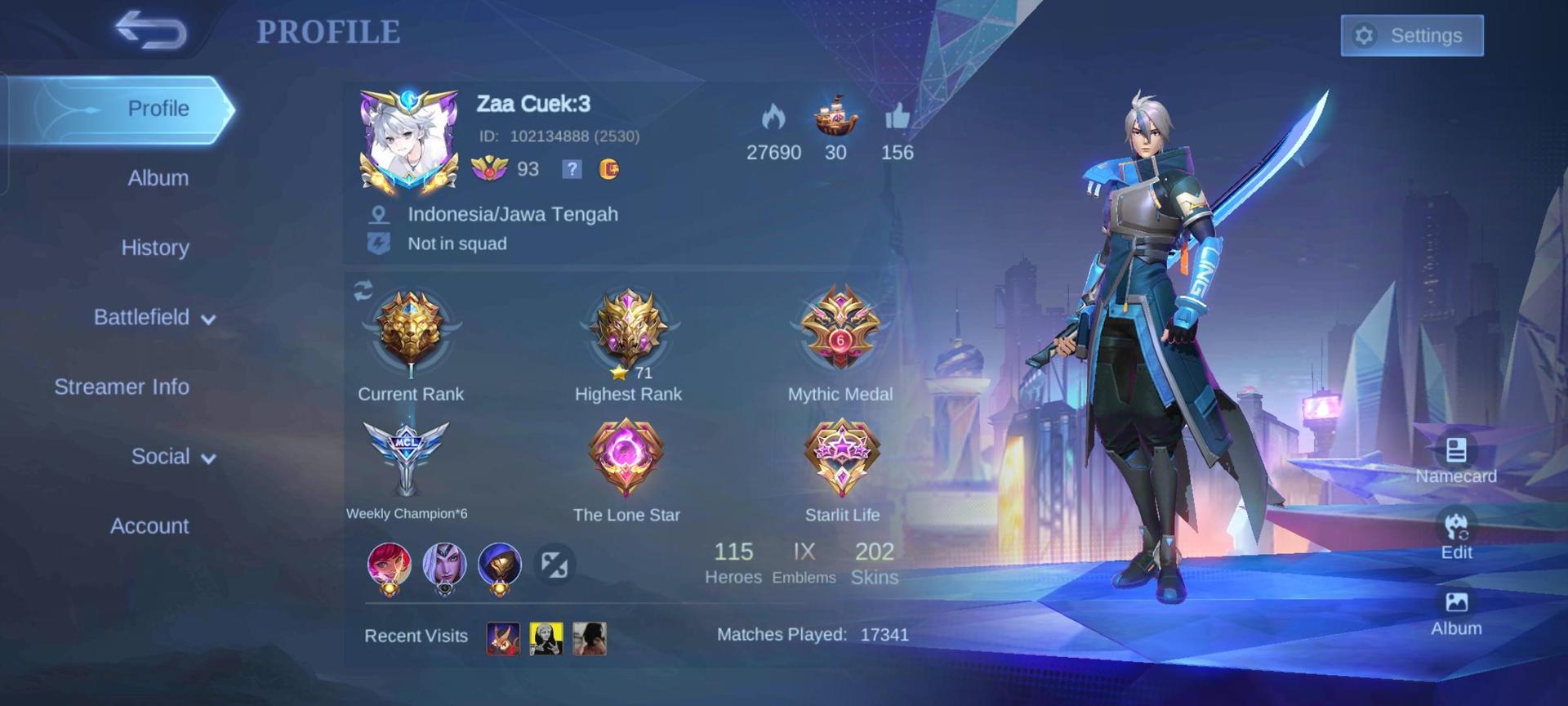
Task: Open the Account tab
Action: pyautogui.click(x=149, y=525)
